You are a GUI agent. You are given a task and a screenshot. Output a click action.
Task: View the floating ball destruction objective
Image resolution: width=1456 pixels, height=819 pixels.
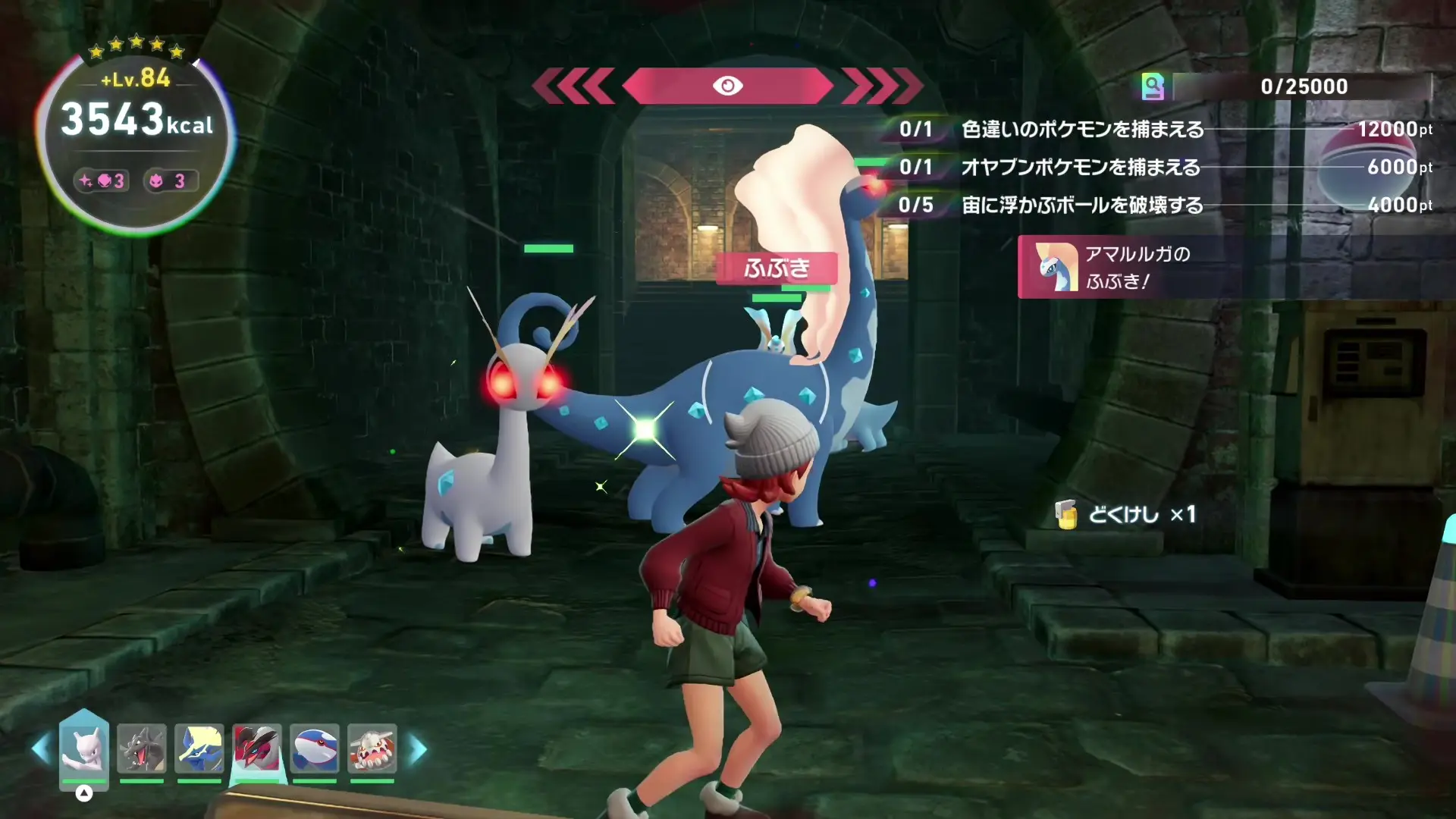[x=1082, y=206]
